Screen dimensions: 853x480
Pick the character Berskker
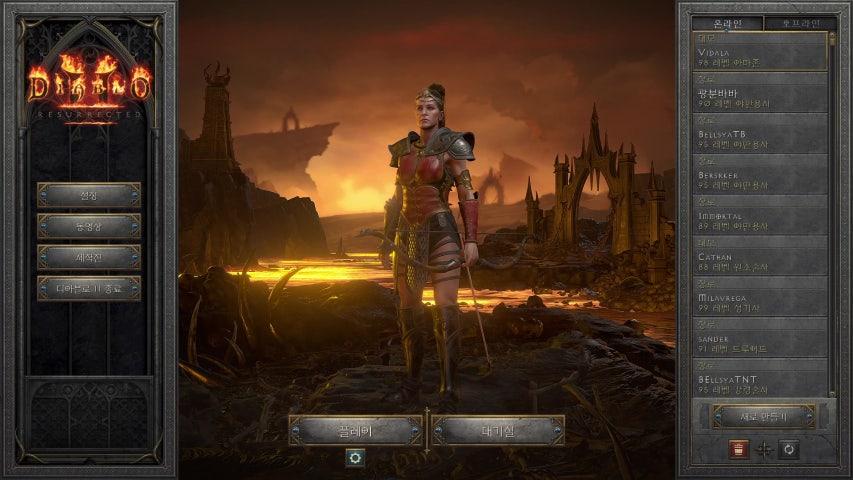coord(762,179)
